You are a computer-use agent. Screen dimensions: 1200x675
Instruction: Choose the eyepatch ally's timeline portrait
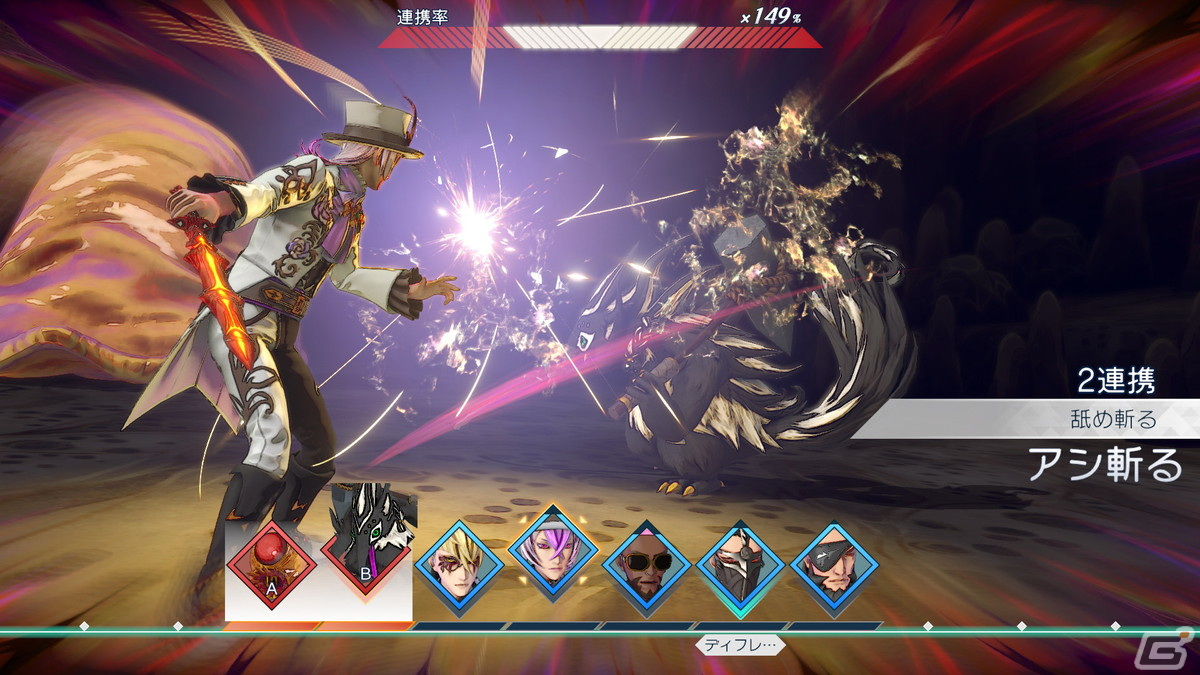[835, 566]
